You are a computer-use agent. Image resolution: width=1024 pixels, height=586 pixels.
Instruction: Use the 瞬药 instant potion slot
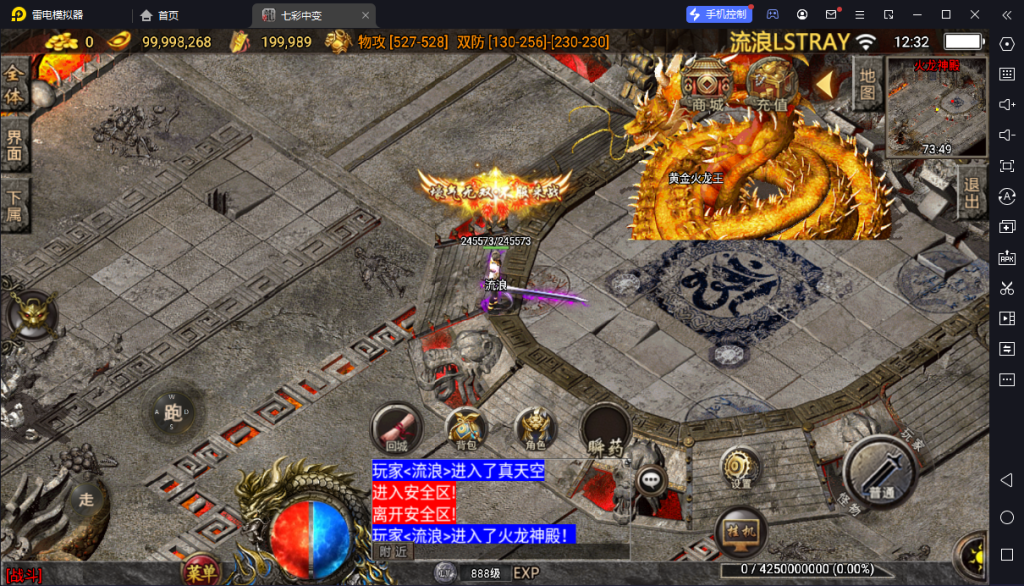(605, 431)
